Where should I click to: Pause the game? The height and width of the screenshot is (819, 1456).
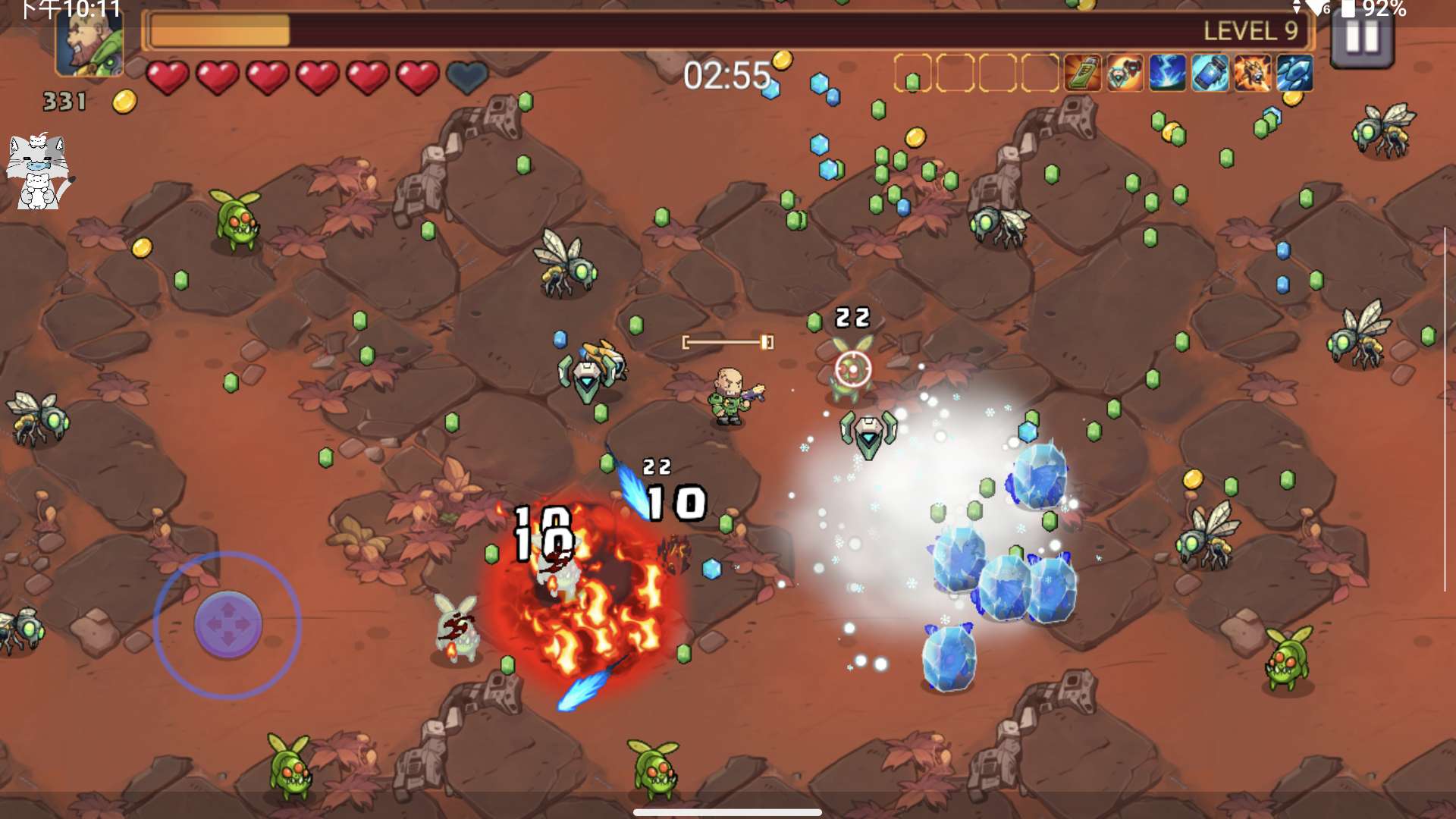coord(1362,38)
